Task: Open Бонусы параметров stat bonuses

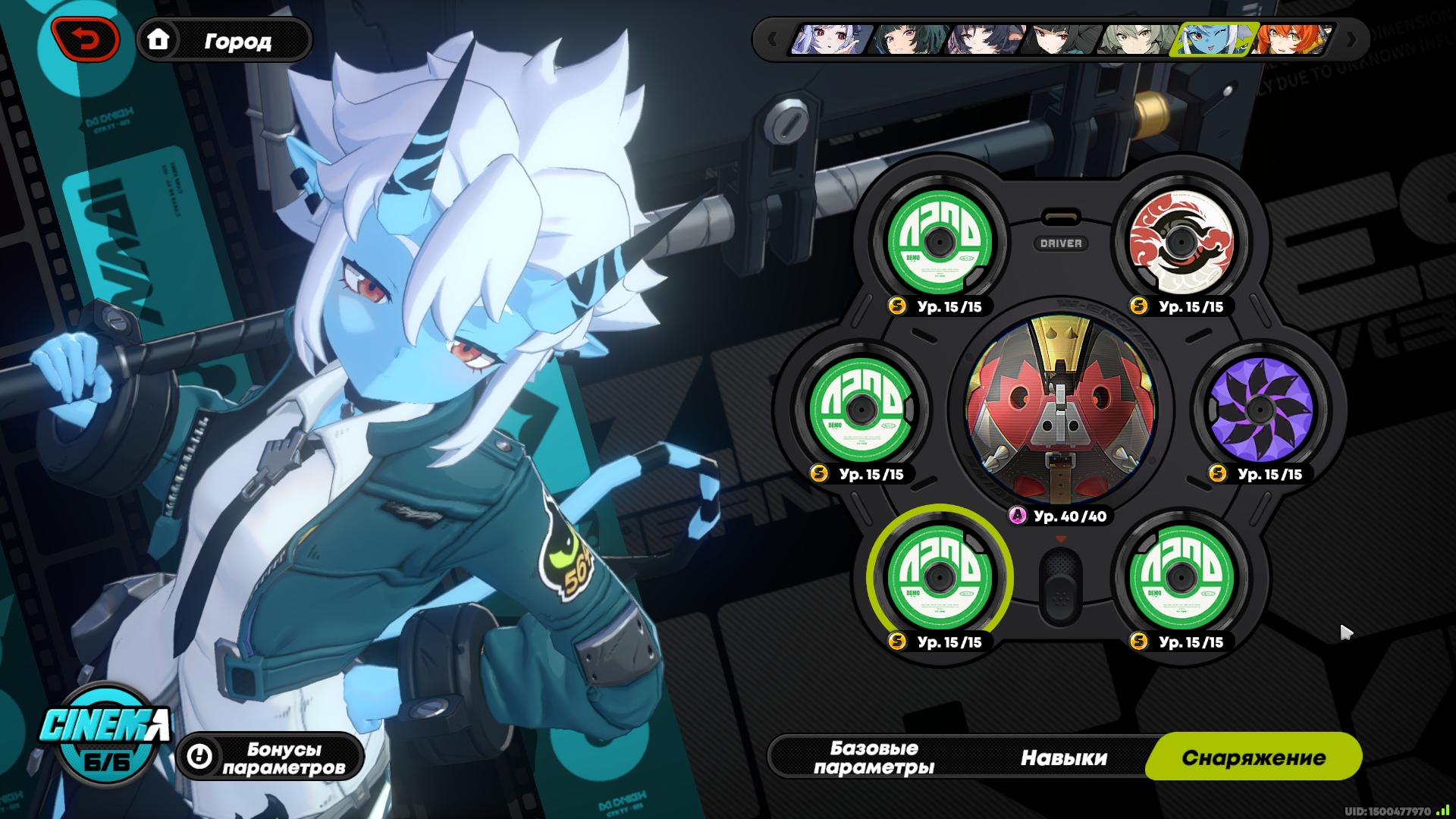Action: point(271,758)
